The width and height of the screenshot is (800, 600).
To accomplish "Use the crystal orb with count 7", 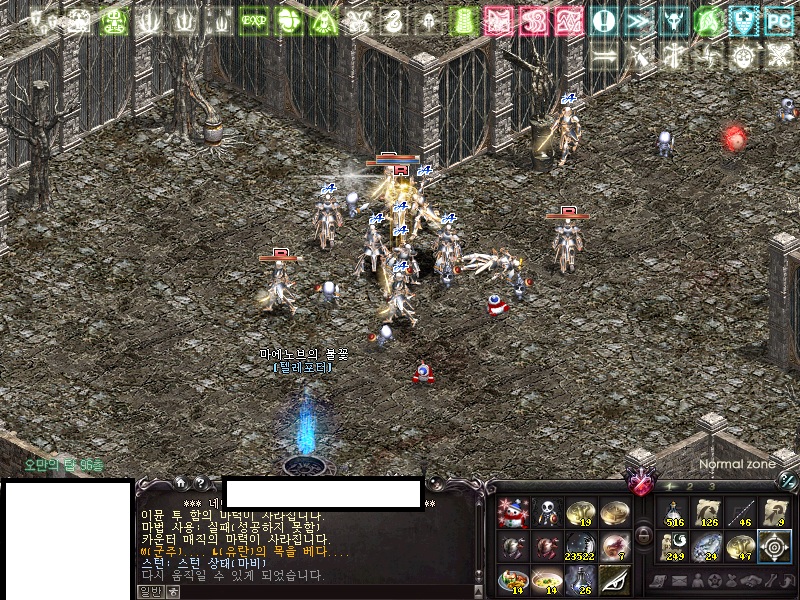I will [615, 547].
